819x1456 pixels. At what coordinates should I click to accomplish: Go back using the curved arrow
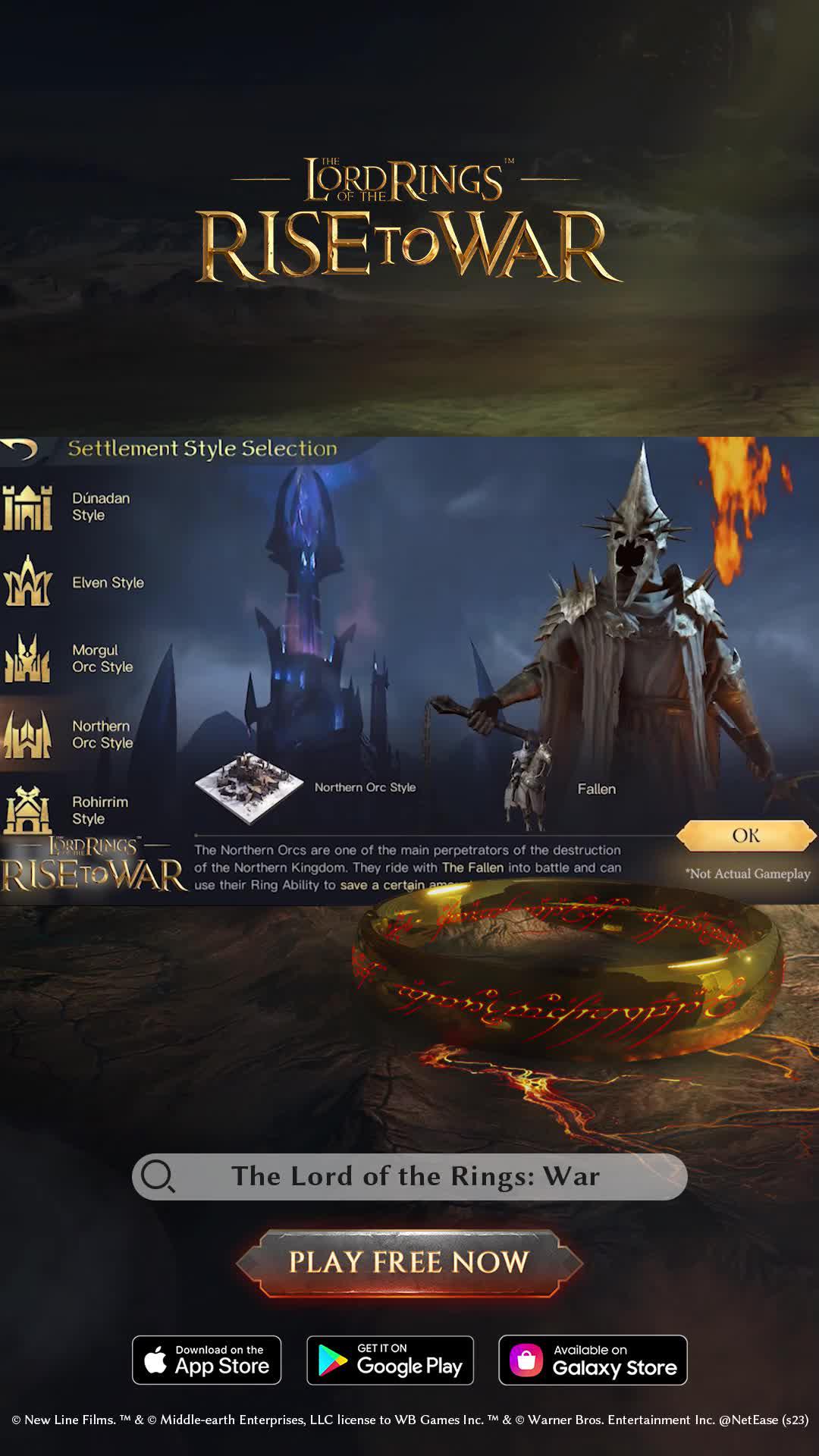point(20,449)
